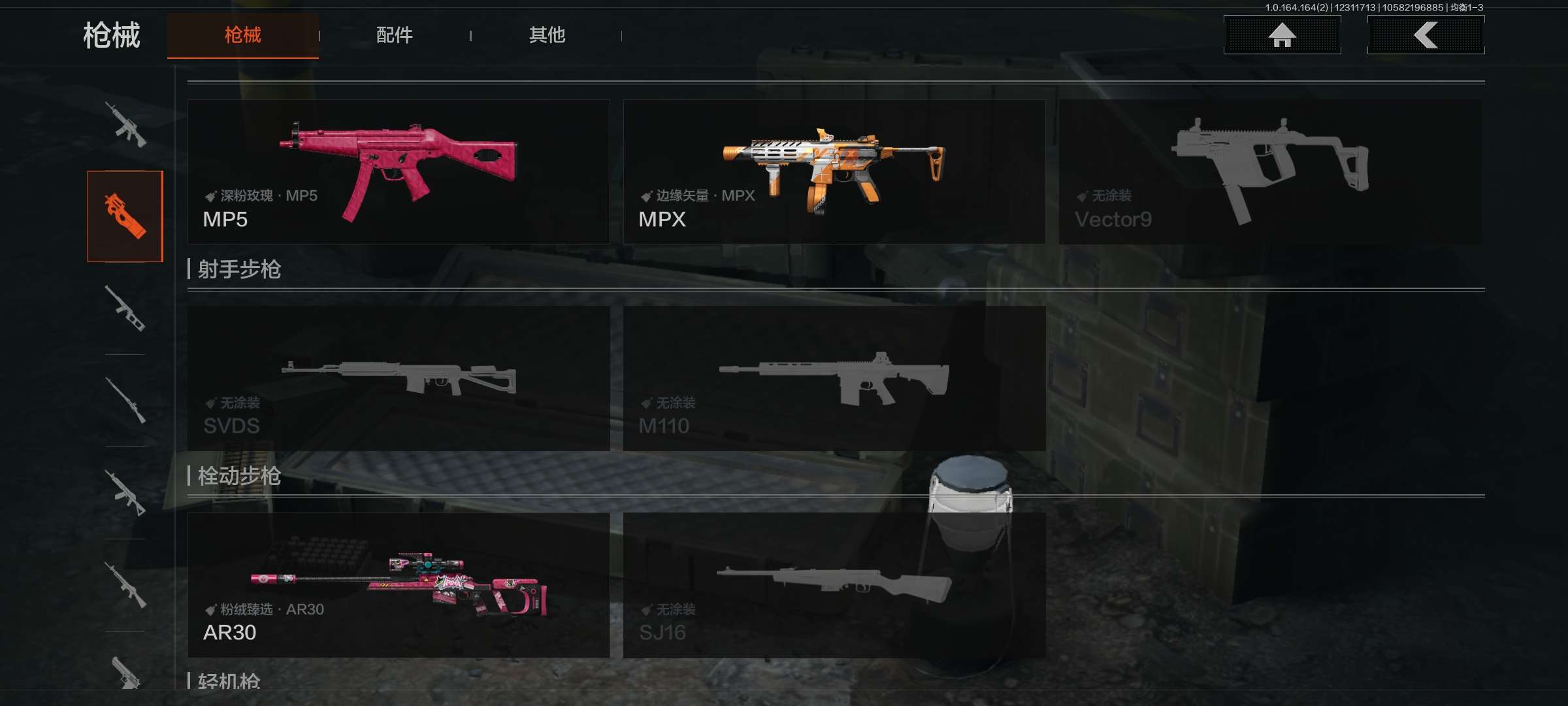Select the pink AR30 sniper card
This screenshot has width=1568, height=706.
coord(399,584)
